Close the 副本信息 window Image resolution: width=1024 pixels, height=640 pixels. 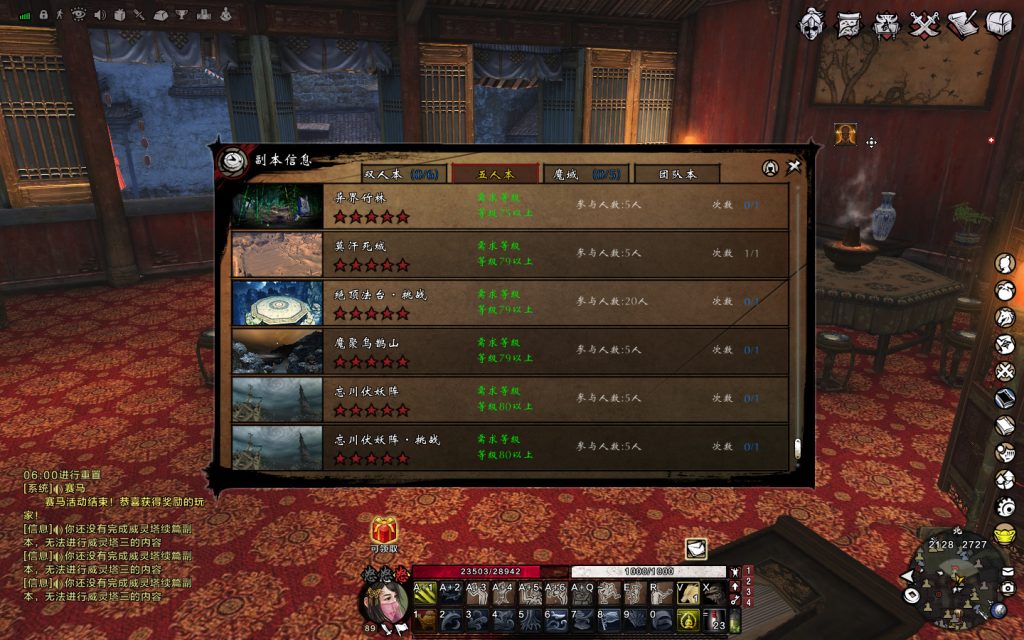[794, 168]
